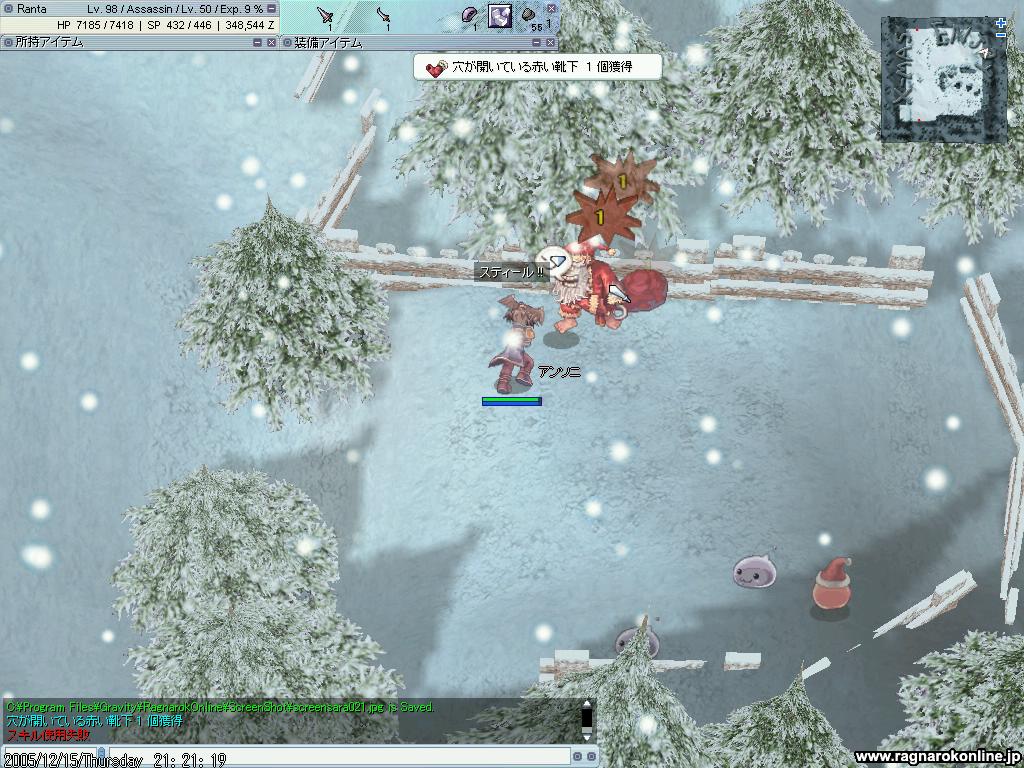Select the curved blade hotbar slot
The width and height of the screenshot is (1024, 768).
(386, 16)
